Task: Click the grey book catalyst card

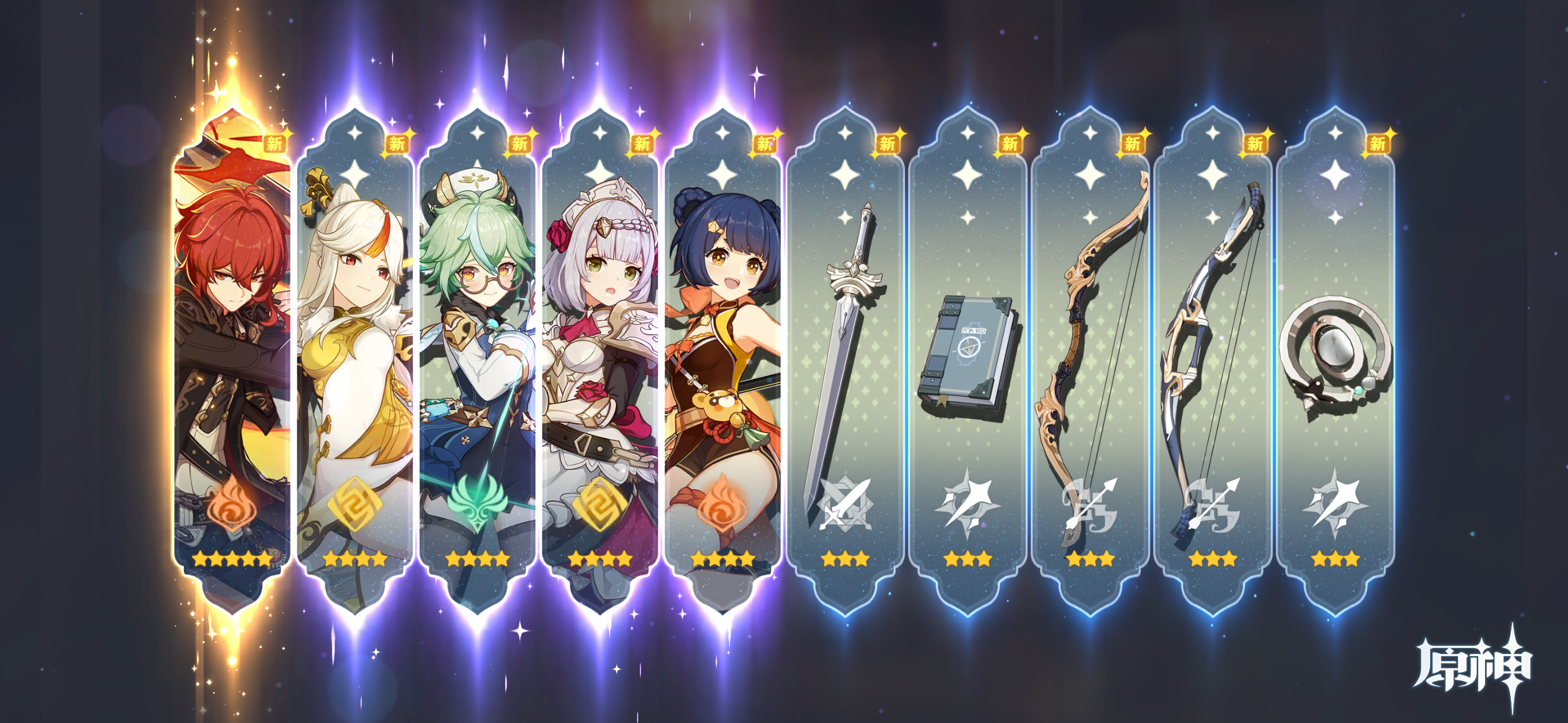Action: (967, 359)
